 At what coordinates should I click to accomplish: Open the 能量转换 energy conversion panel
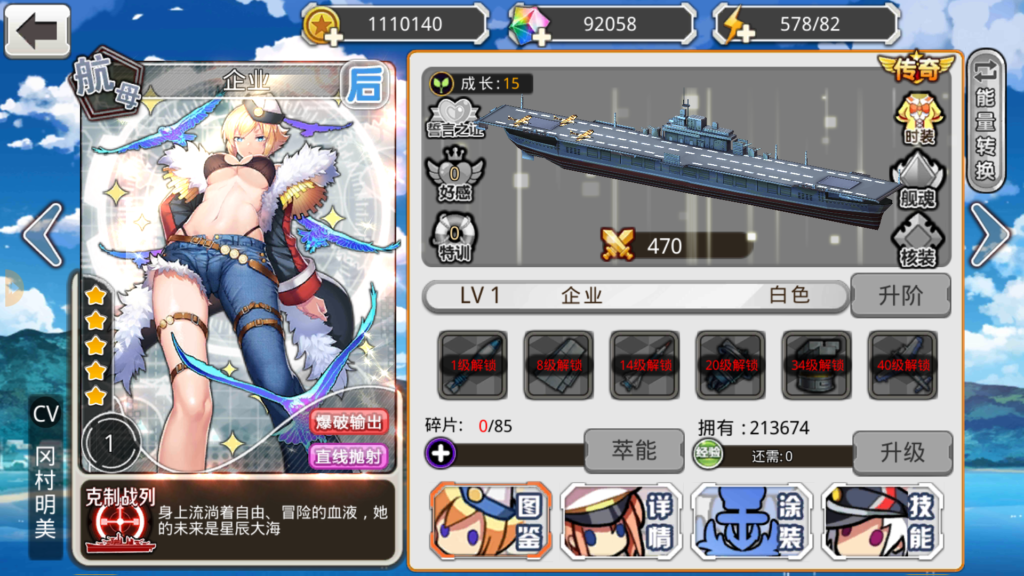click(986, 120)
